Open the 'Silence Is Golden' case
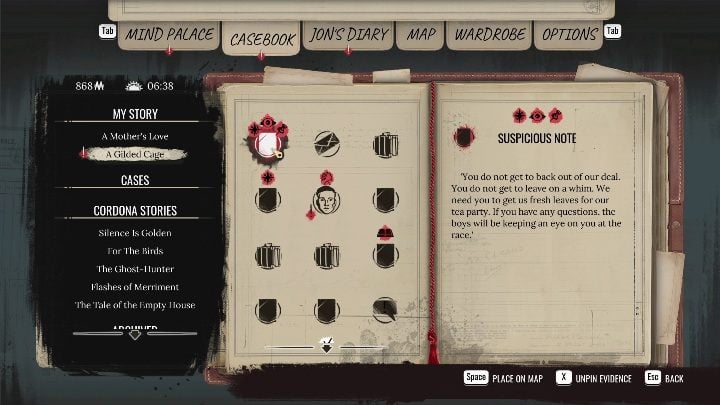Image resolution: width=720 pixels, height=405 pixels. pos(135,232)
